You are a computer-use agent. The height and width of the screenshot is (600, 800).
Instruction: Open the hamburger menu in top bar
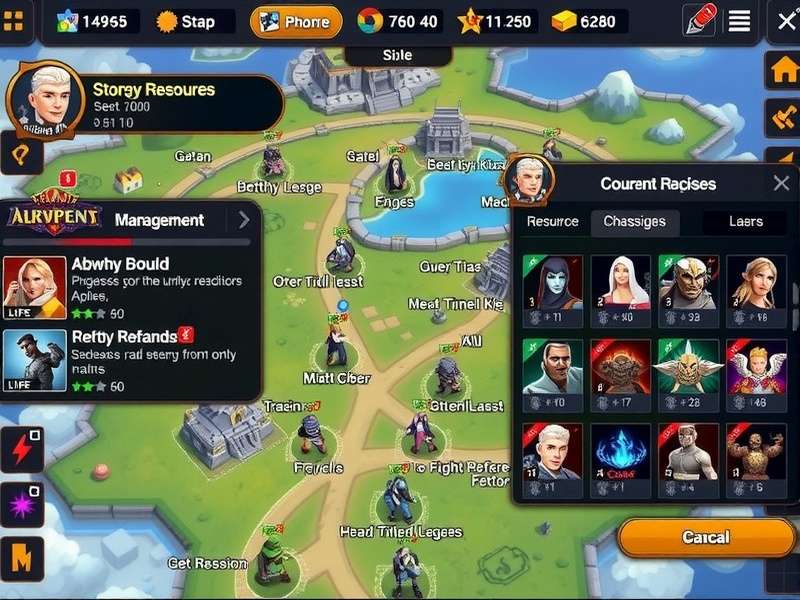(x=739, y=21)
